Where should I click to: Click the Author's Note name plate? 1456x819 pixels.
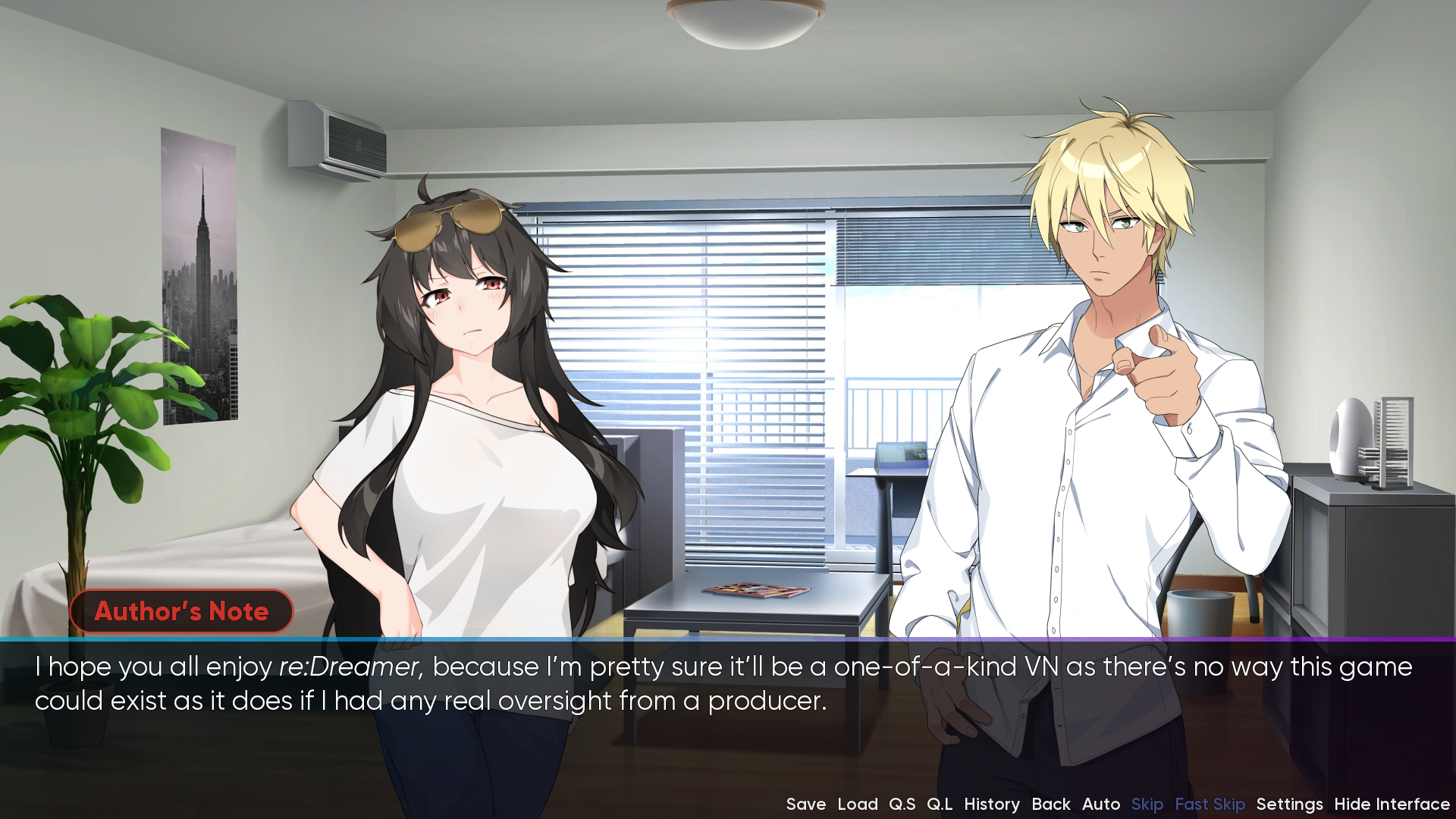pyautogui.click(x=181, y=612)
